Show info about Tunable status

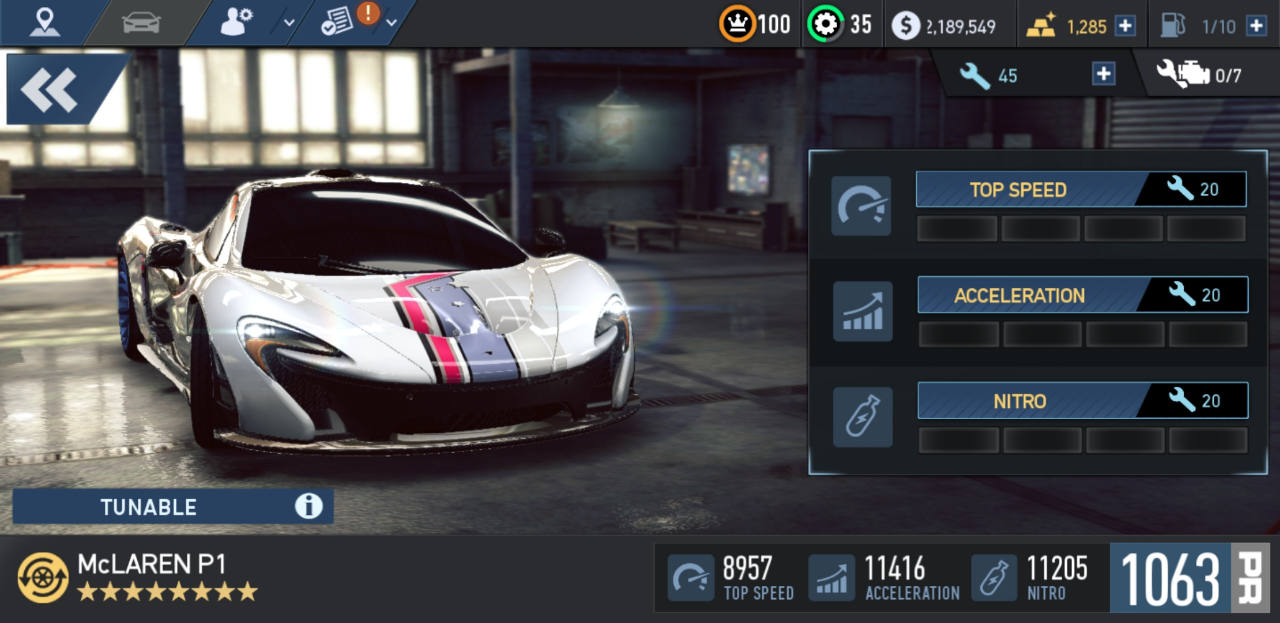click(x=308, y=507)
